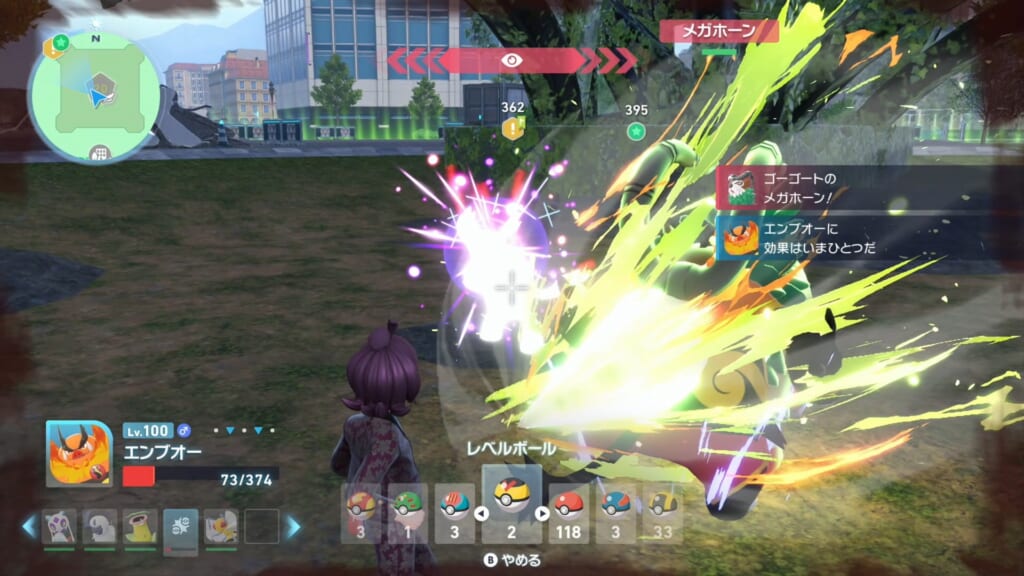
Task: Select the yellow-green Pokémon party slot
Action: pyautogui.click(x=139, y=526)
